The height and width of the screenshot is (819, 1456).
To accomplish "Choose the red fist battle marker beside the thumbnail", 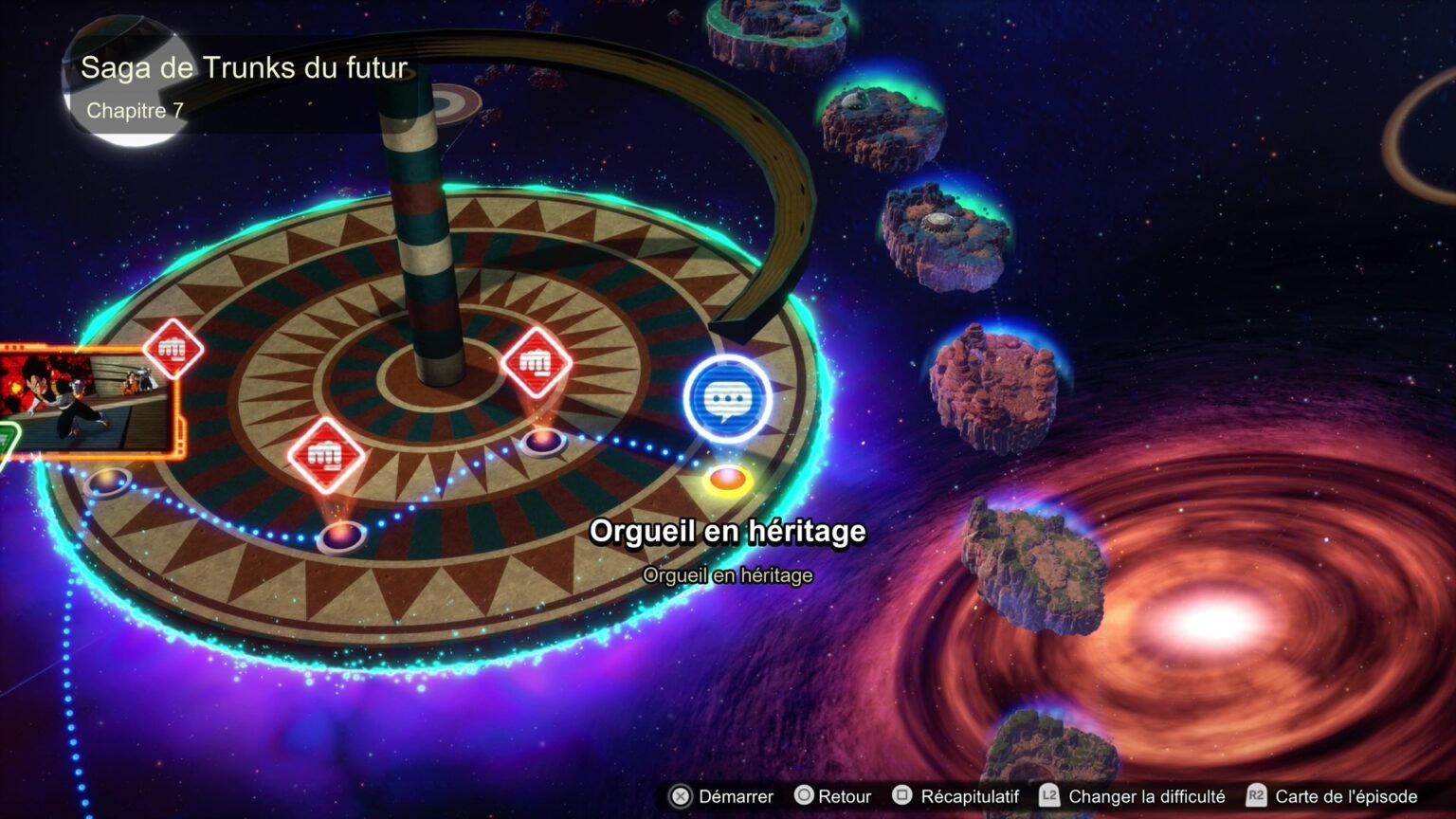I will click(173, 349).
